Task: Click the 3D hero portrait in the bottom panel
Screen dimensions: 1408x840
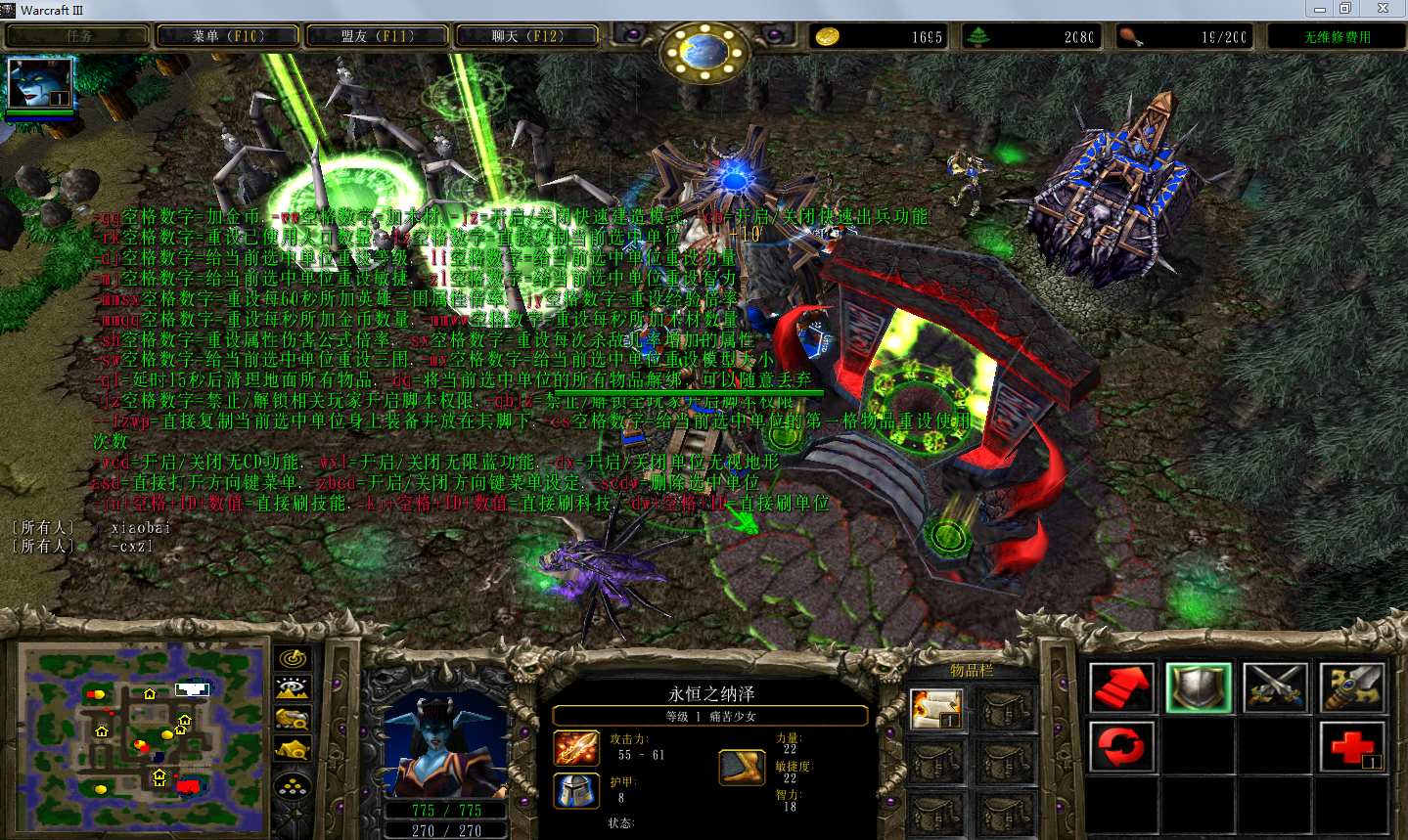Action: coord(446,745)
